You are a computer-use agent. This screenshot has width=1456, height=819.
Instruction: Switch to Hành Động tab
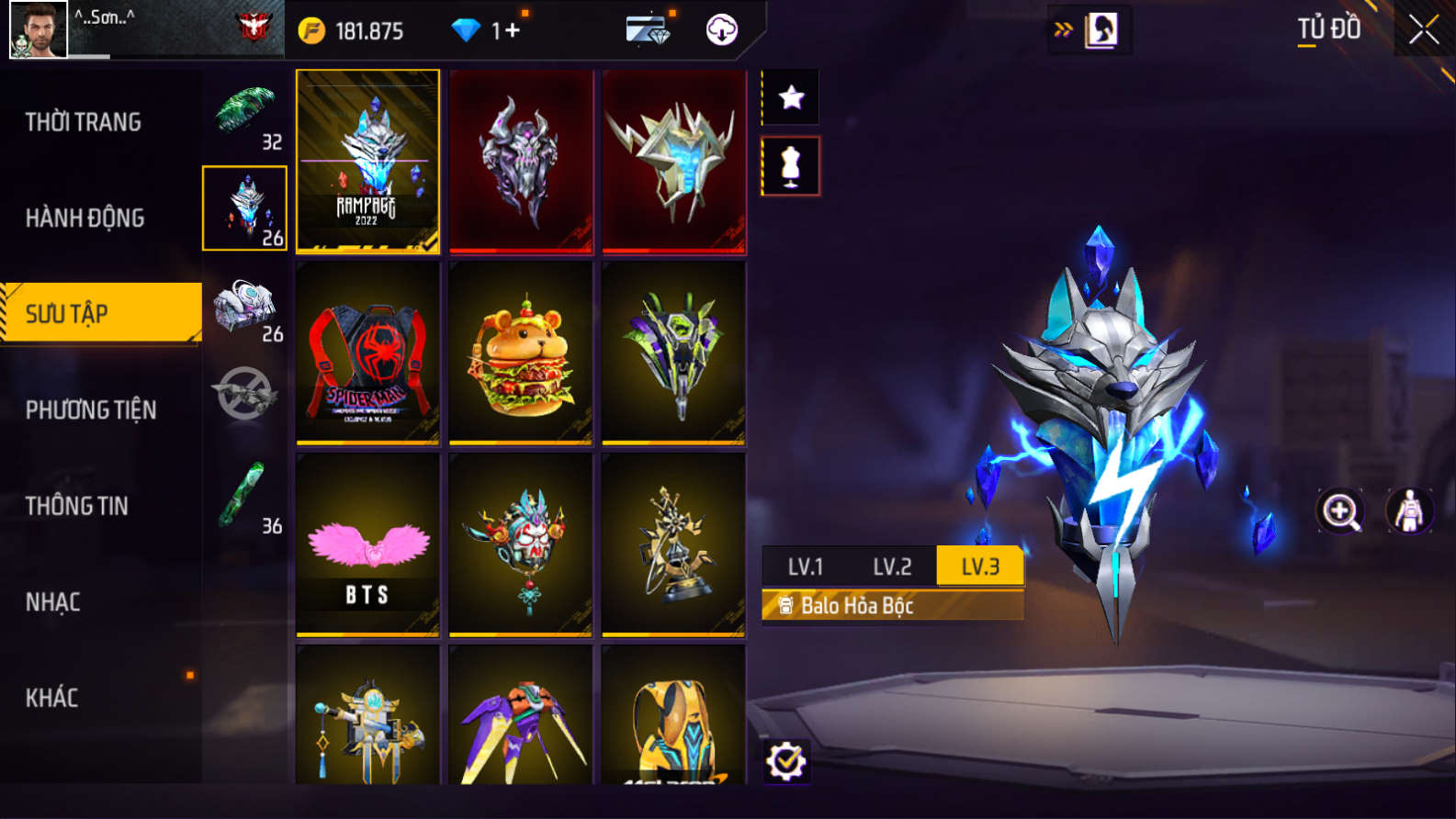tap(85, 218)
